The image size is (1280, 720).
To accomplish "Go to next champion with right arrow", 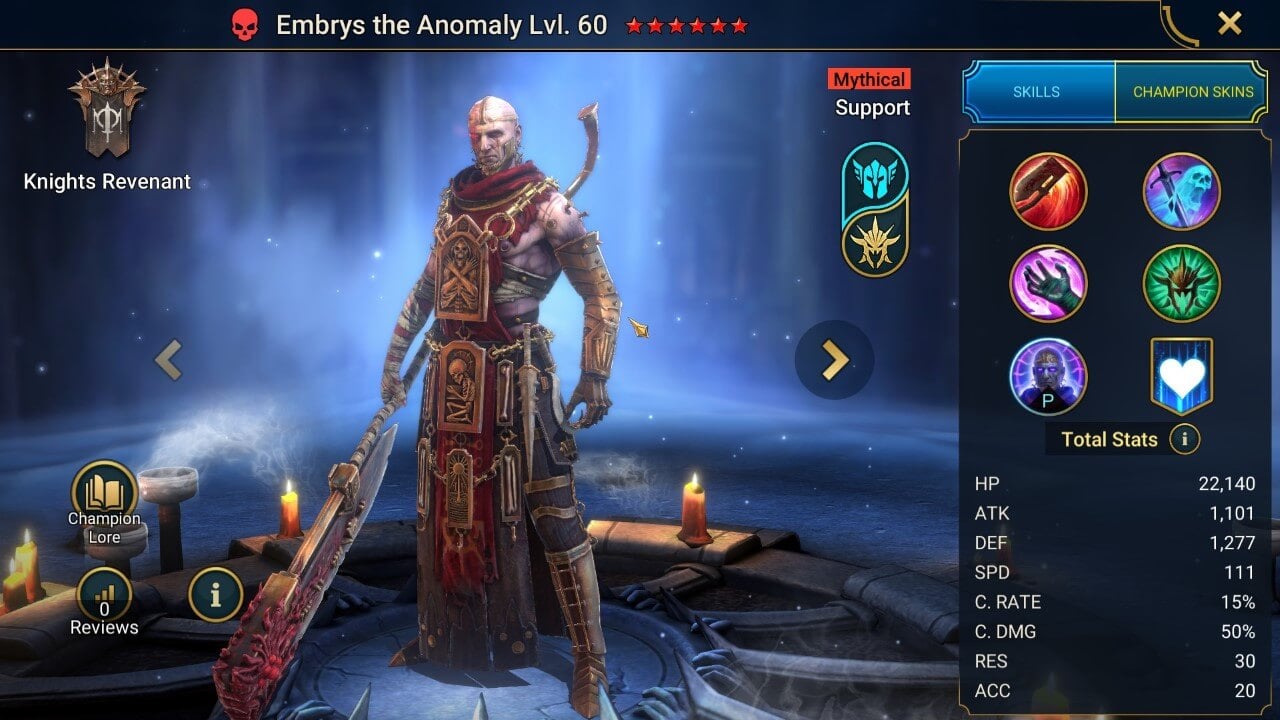I will 834,360.
